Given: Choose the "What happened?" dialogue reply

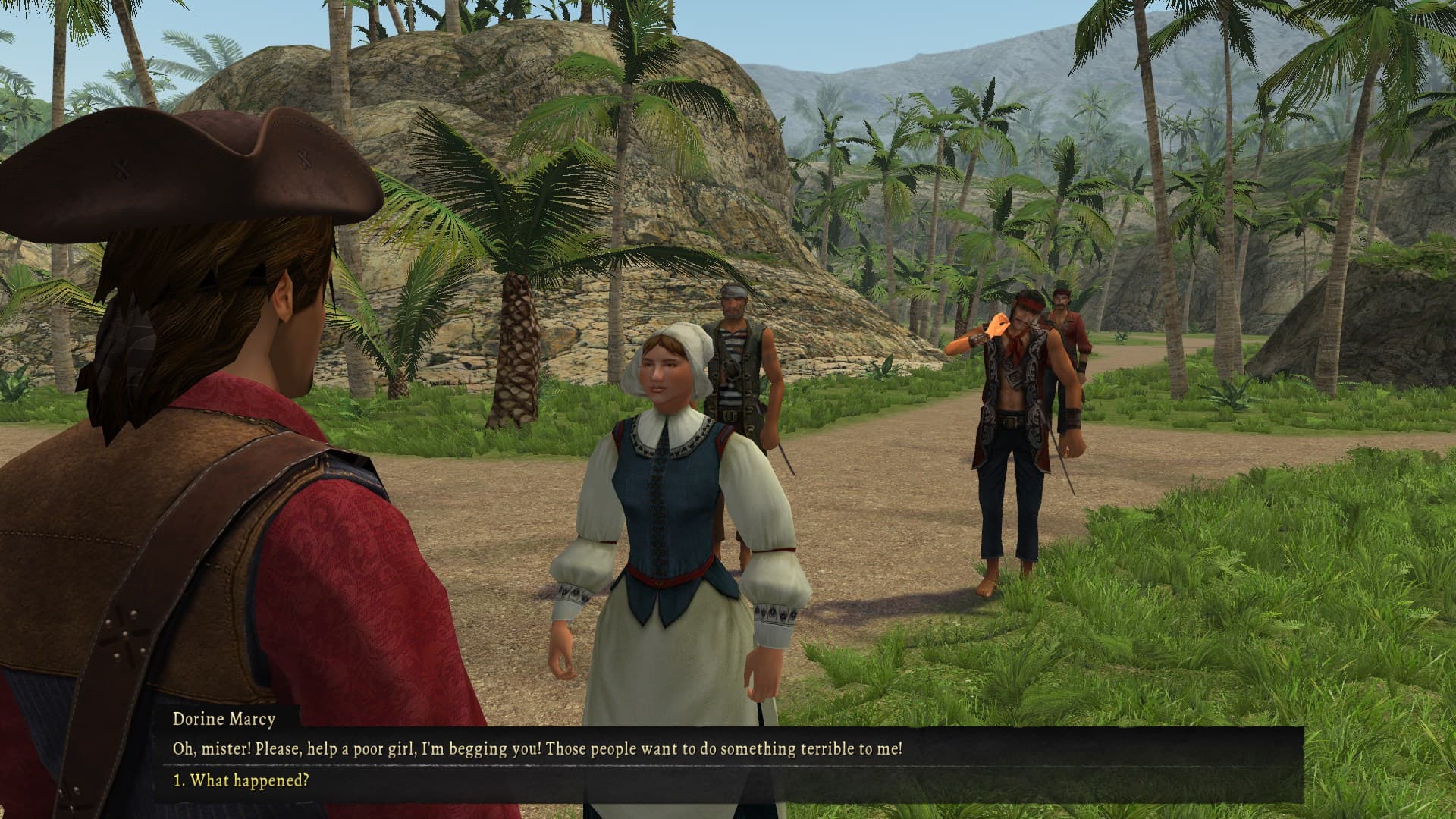Looking at the screenshot, I should 241,780.
